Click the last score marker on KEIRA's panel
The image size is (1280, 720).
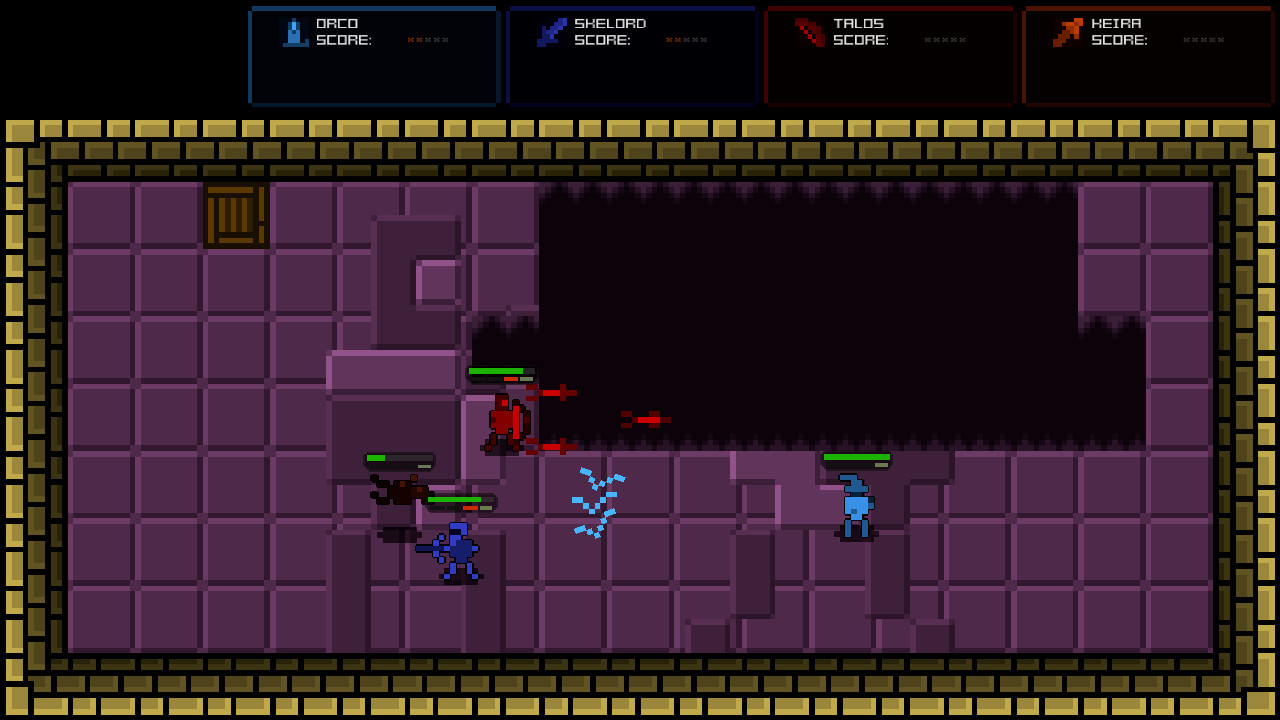1220,39
